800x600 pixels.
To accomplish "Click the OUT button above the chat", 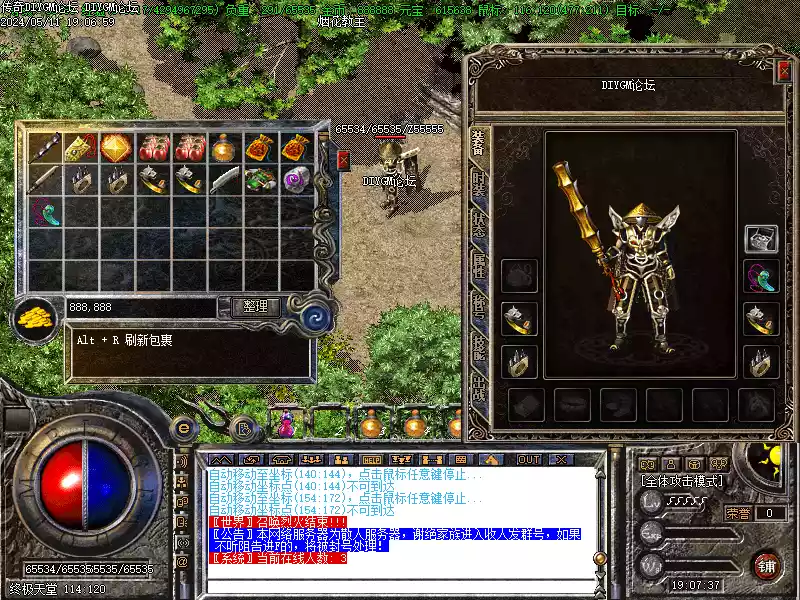I will (528, 459).
